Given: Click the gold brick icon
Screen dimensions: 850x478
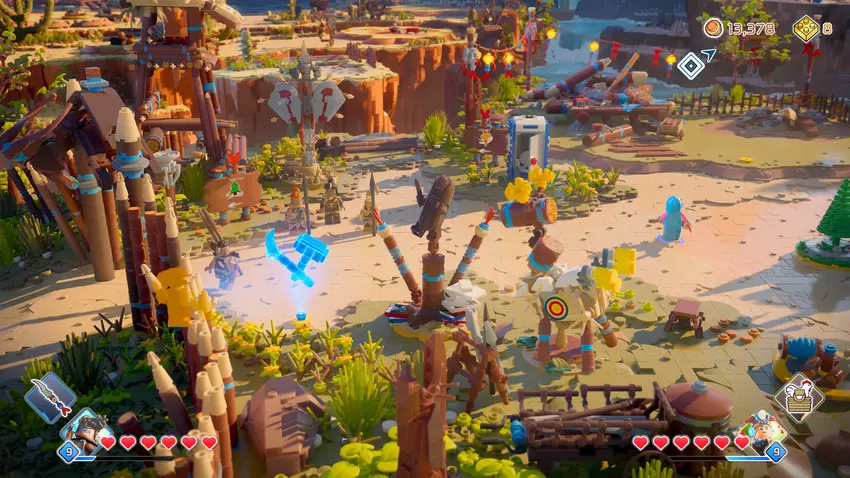Looking at the screenshot, I should click(x=805, y=28).
